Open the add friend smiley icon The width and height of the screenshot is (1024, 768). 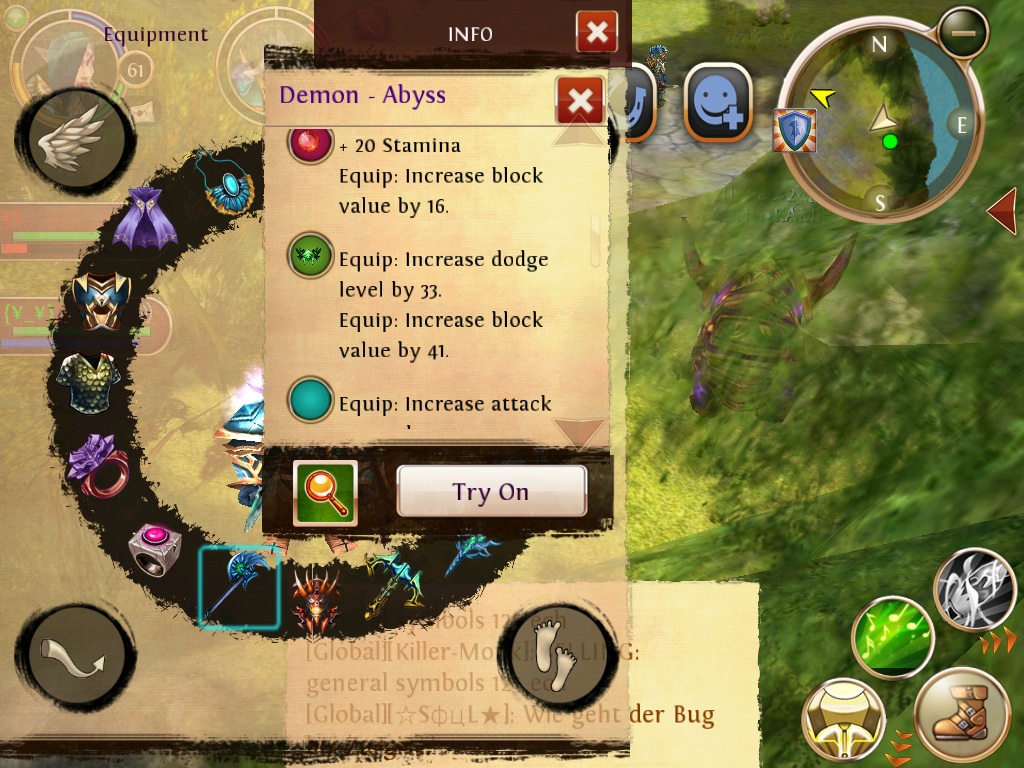coord(718,102)
